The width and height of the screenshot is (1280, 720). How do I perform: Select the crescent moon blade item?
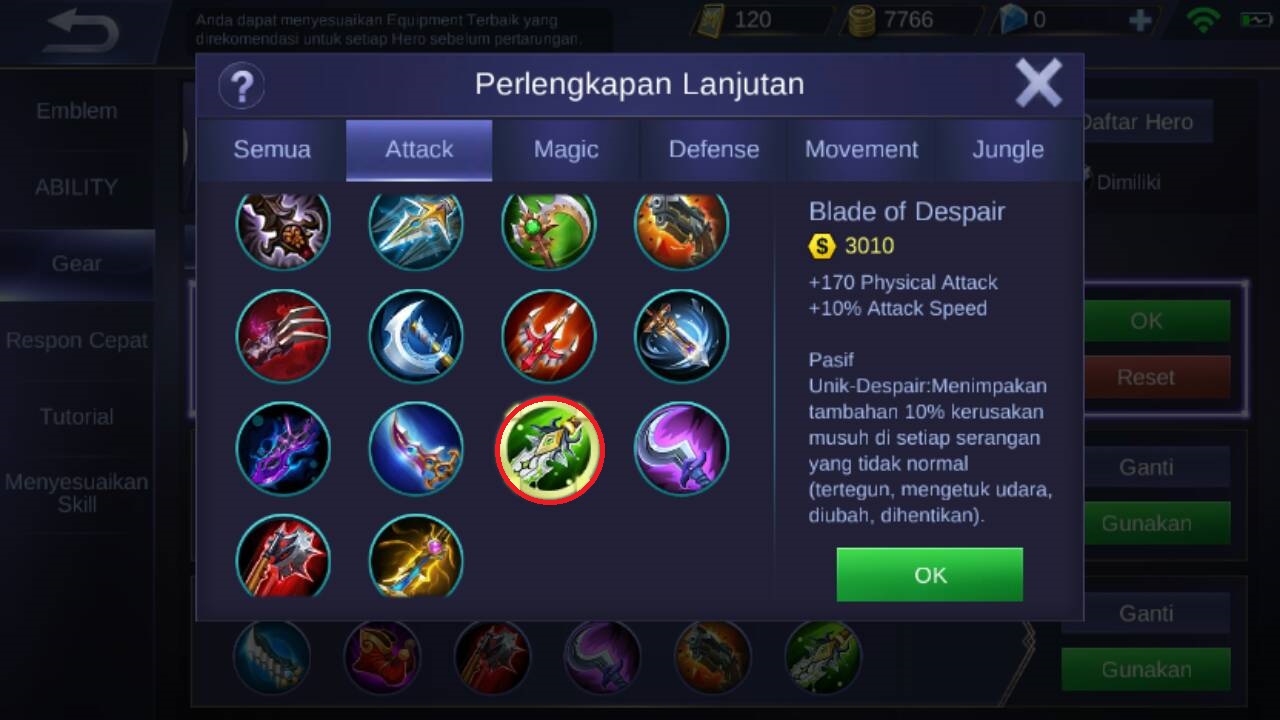(x=416, y=336)
